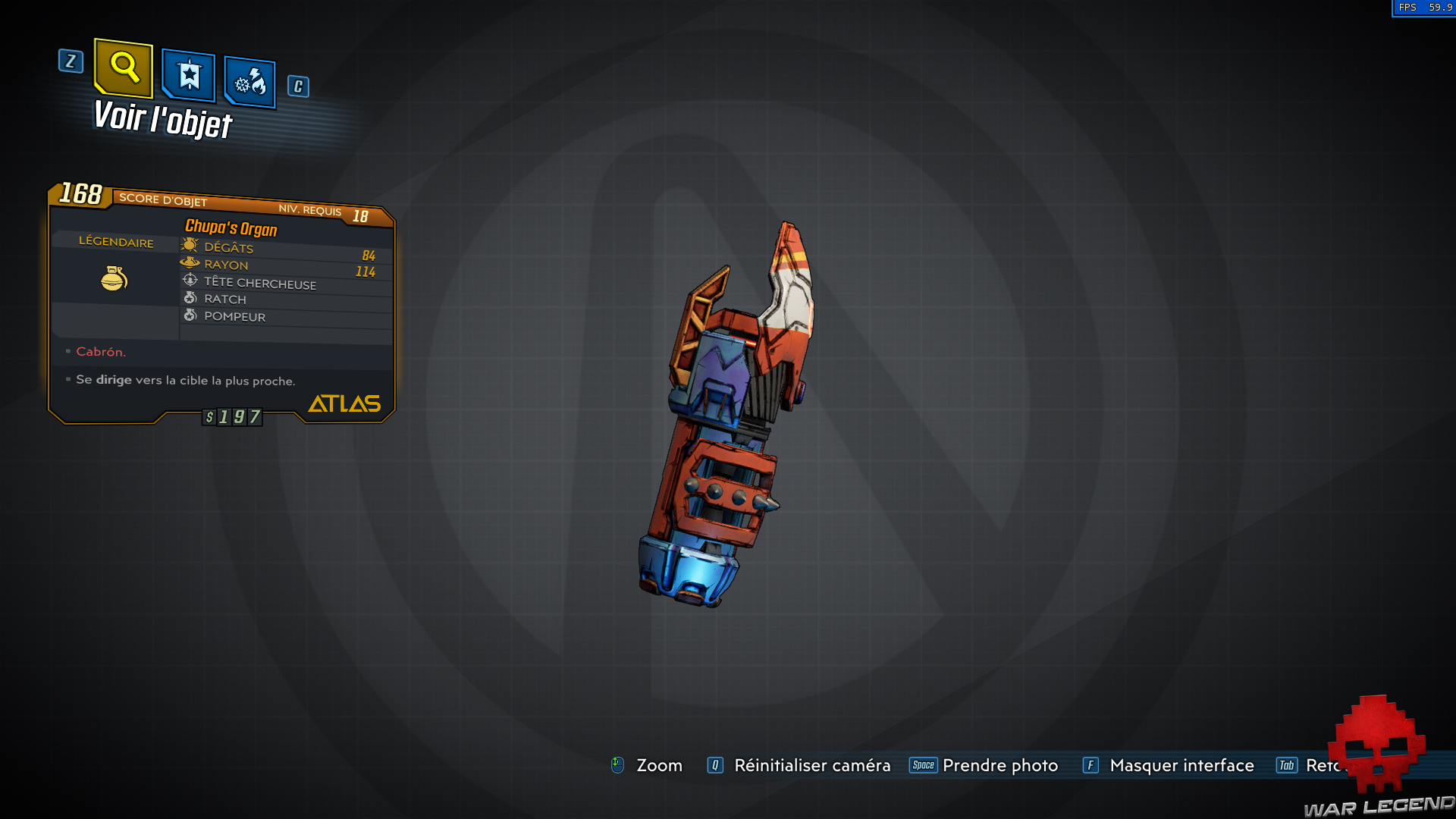Click the Ratch grenade part icon
1456x819 pixels.
click(x=190, y=297)
